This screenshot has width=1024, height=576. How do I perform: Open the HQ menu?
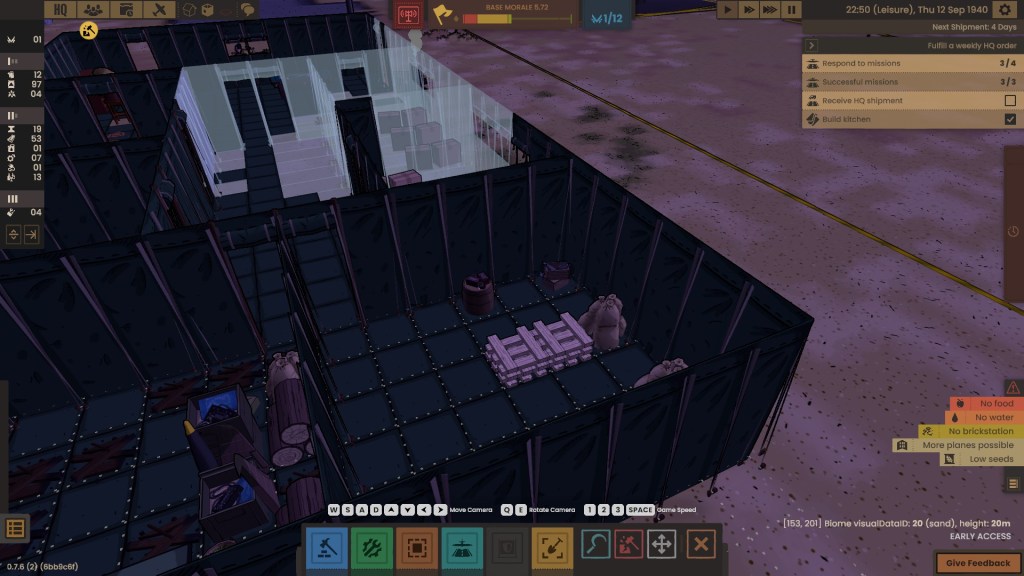[60, 10]
